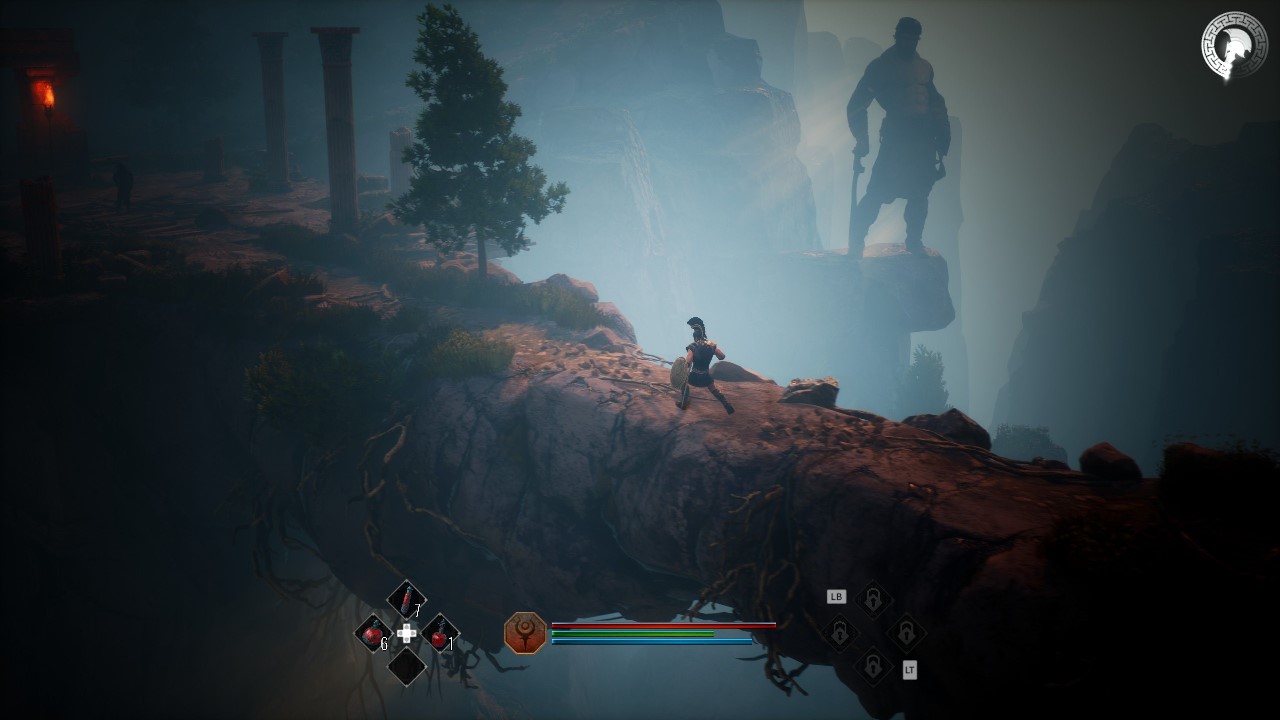The height and width of the screenshot is (720, 1280).
Task: Select the locked skill slot left of center
Action: [x=840, y=631]
